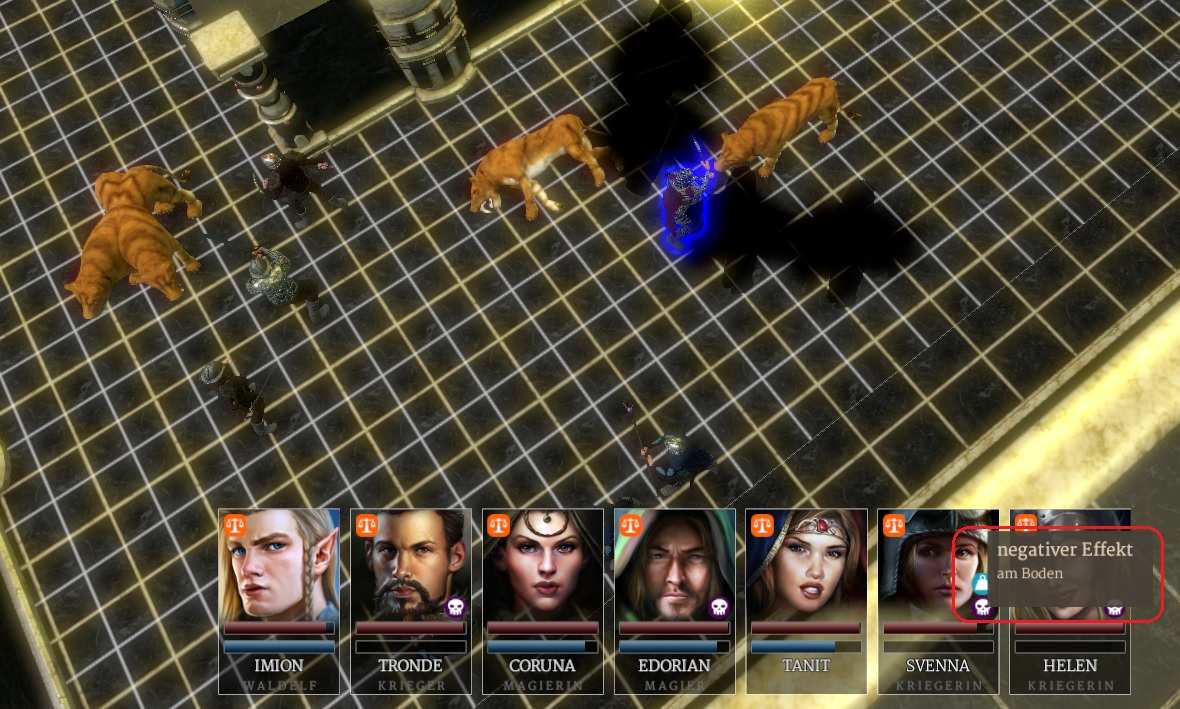Click the orange scales icon on Edorian

coord(631,524)
